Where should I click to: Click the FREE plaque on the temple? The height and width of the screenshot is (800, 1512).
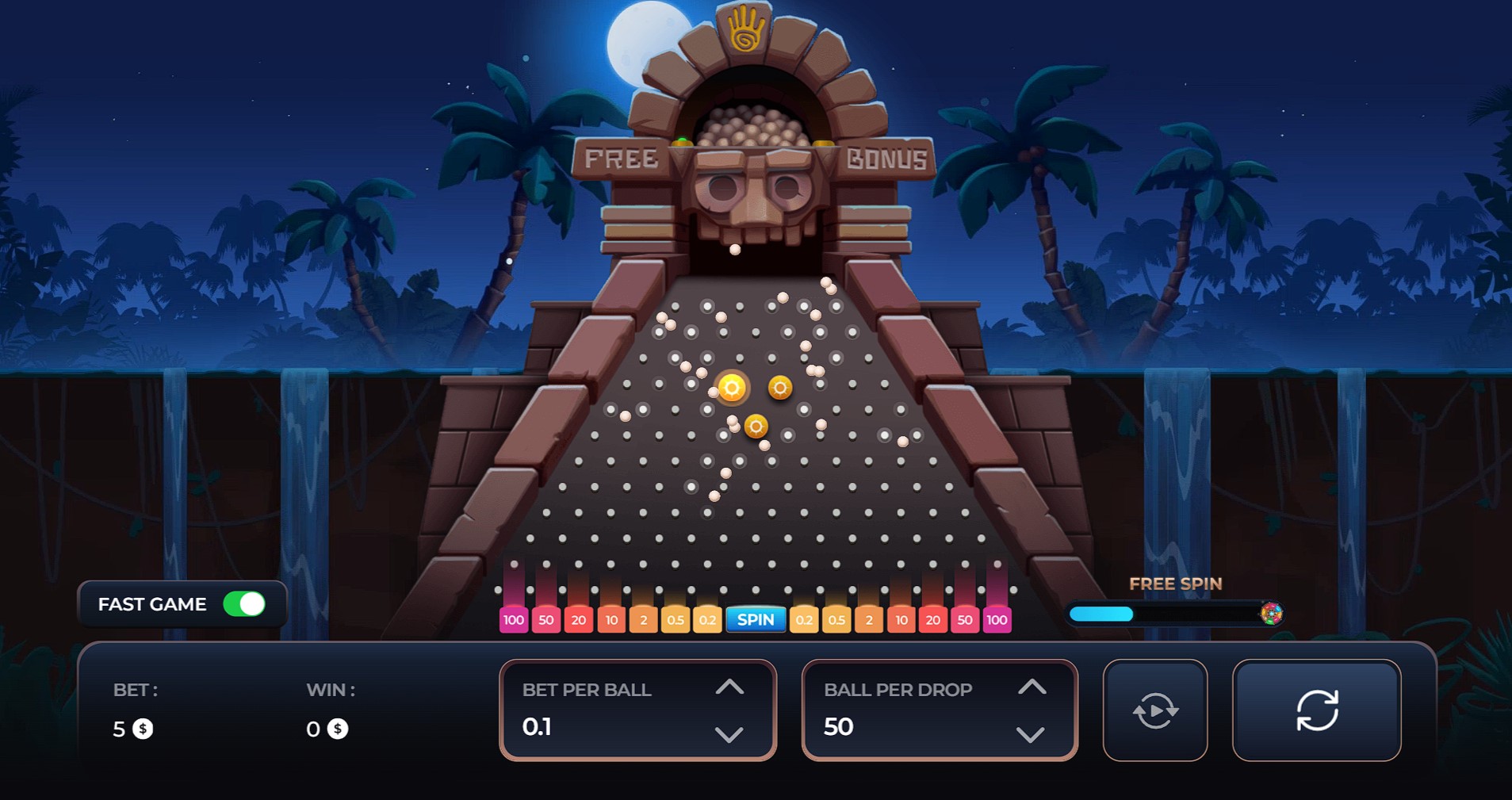click(x=622, y=158)
